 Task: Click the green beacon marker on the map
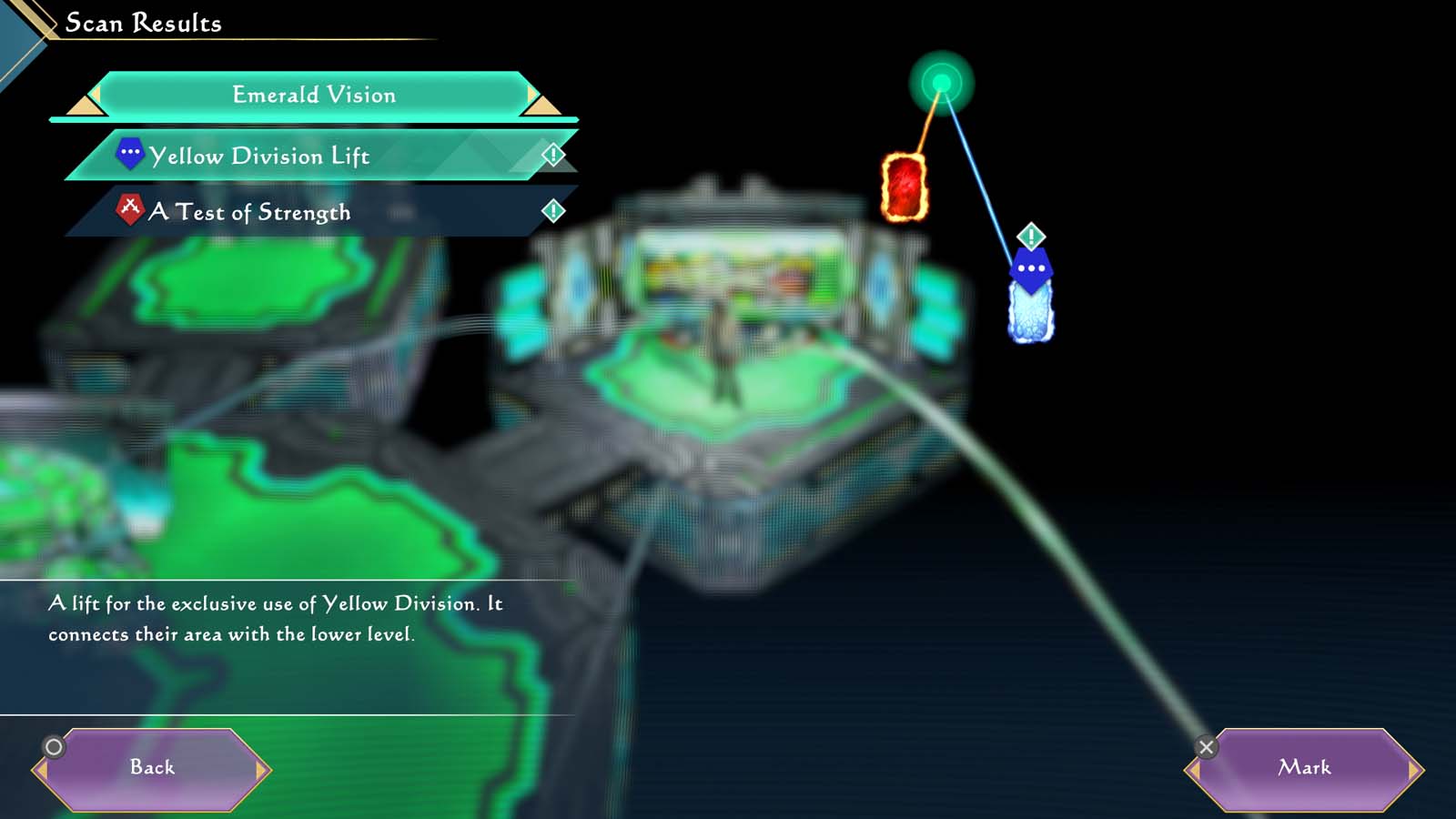click(x=941, y=84)
